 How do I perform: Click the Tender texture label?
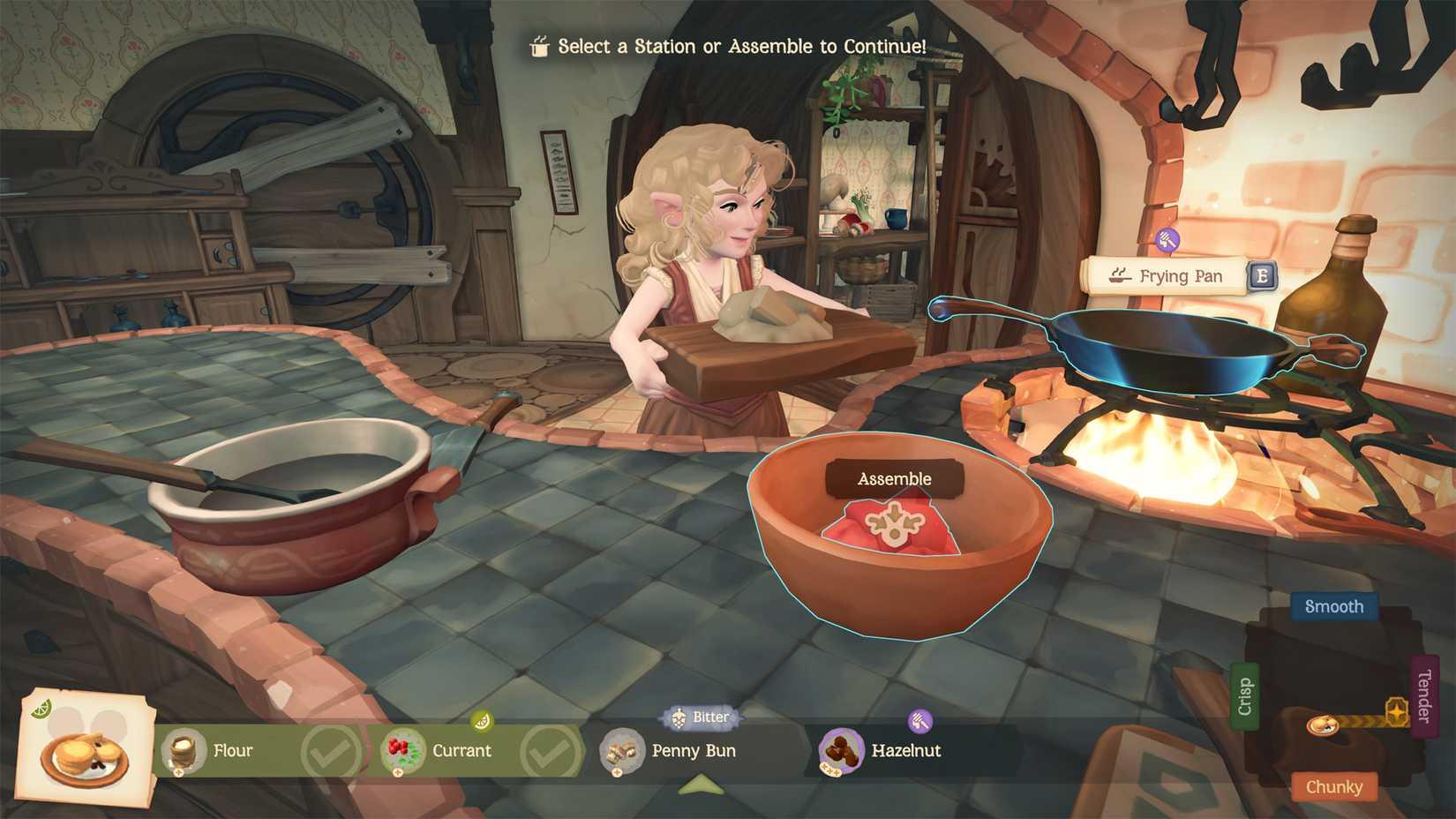pyautogui.click(x=1423, y=696)
